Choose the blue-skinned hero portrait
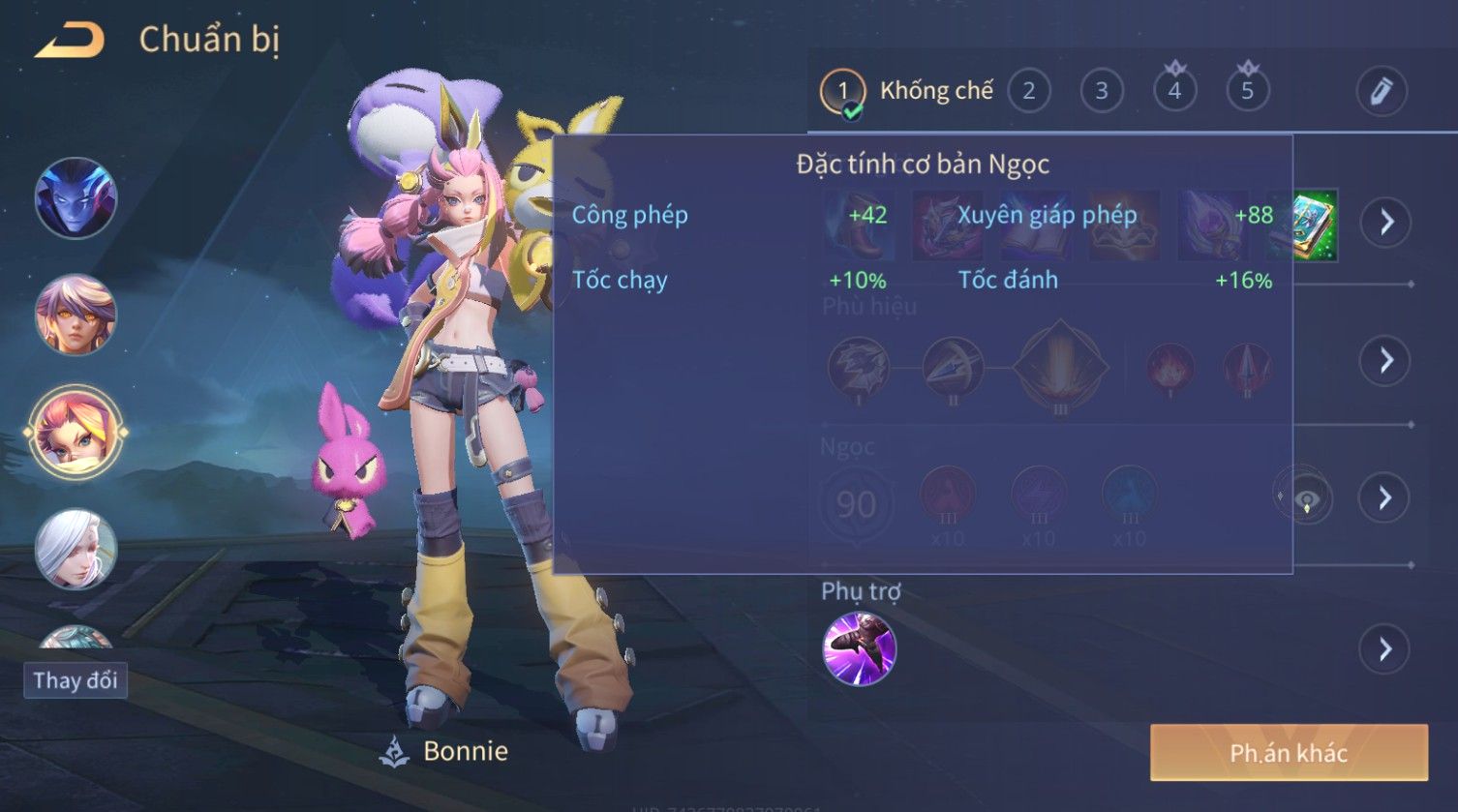Image resolution: width=1458 pixels, height=812 pixels. coord(76,198)
